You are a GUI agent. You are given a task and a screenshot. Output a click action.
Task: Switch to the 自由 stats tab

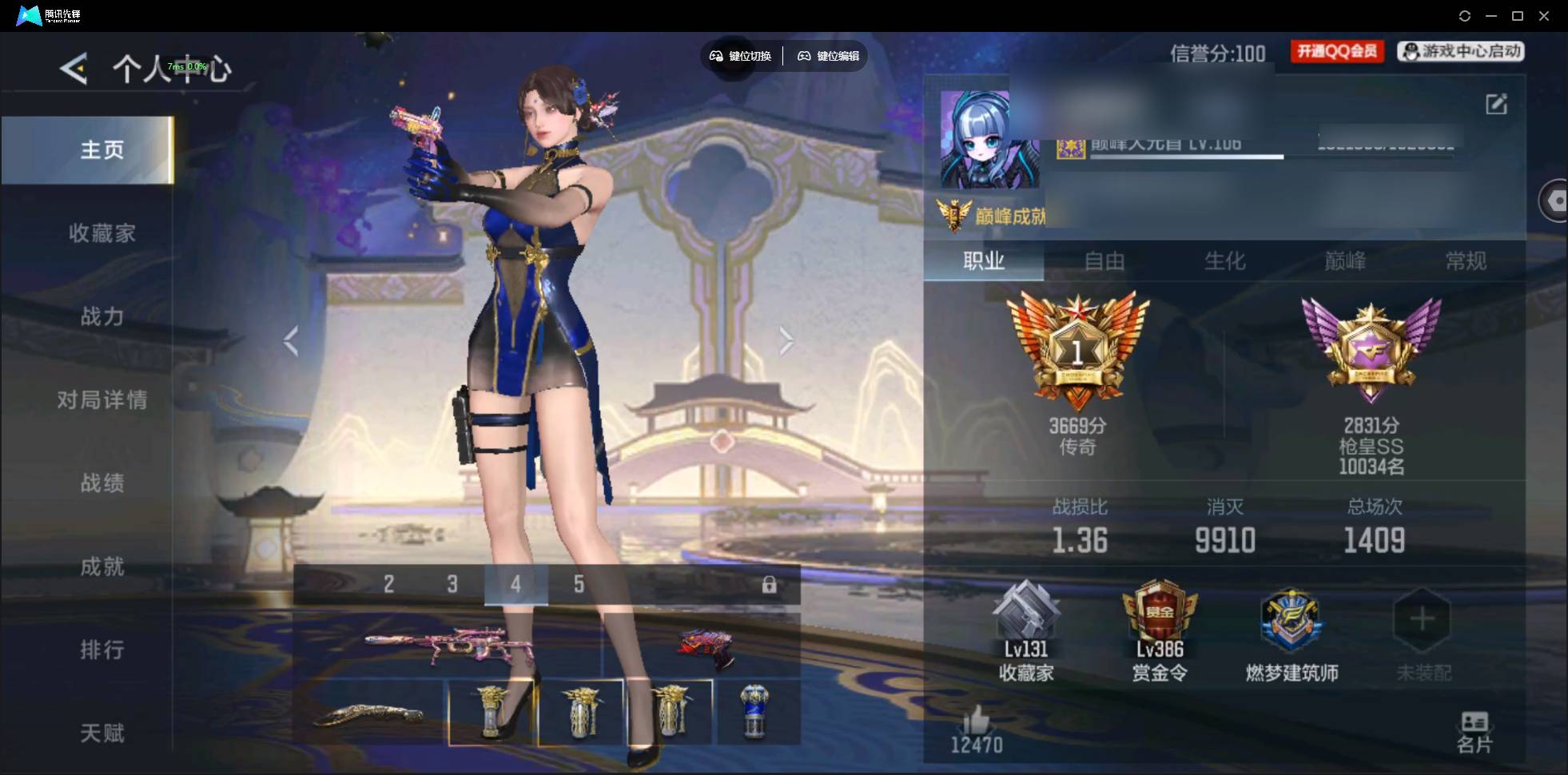tap(1104, 261)
